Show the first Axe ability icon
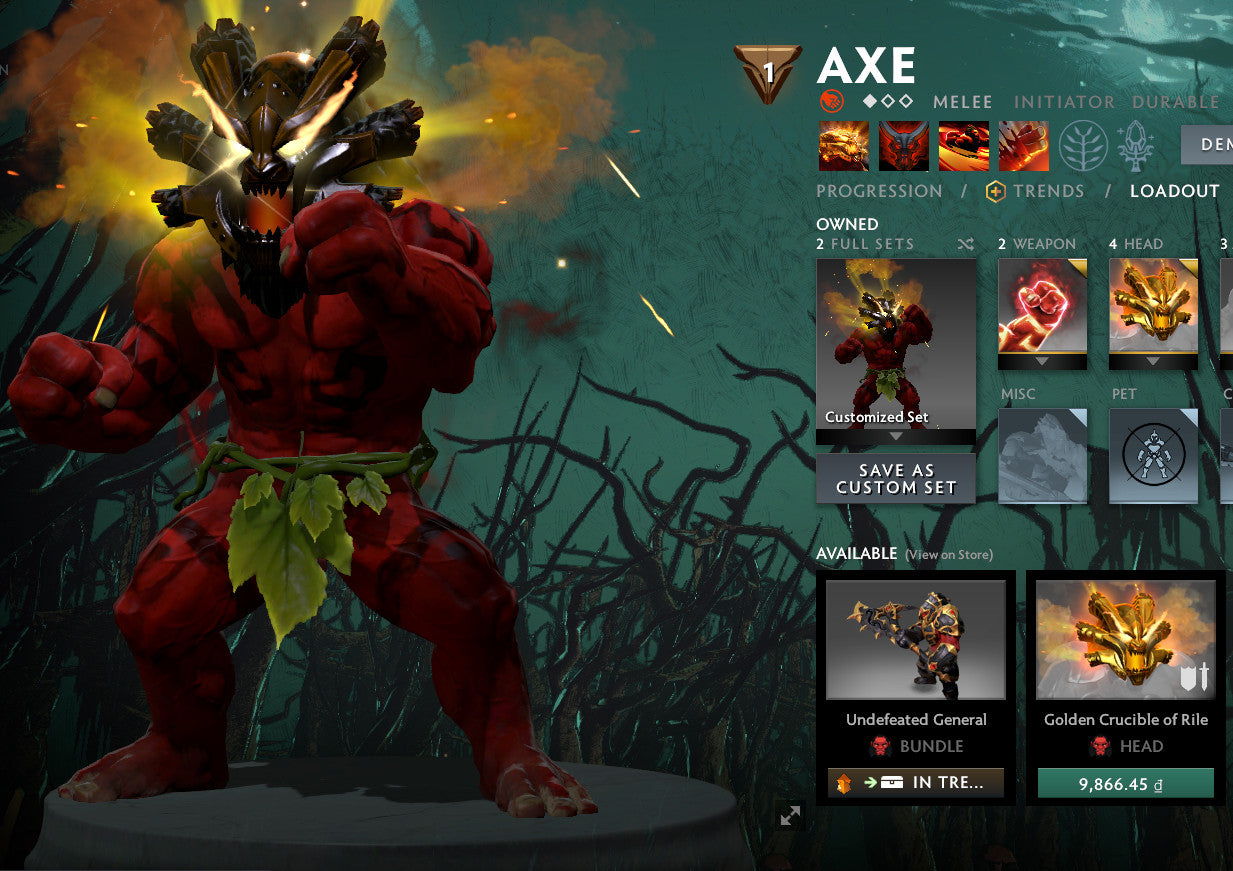The width and height of the screenshot is (1233, 871). click(844, 146)
